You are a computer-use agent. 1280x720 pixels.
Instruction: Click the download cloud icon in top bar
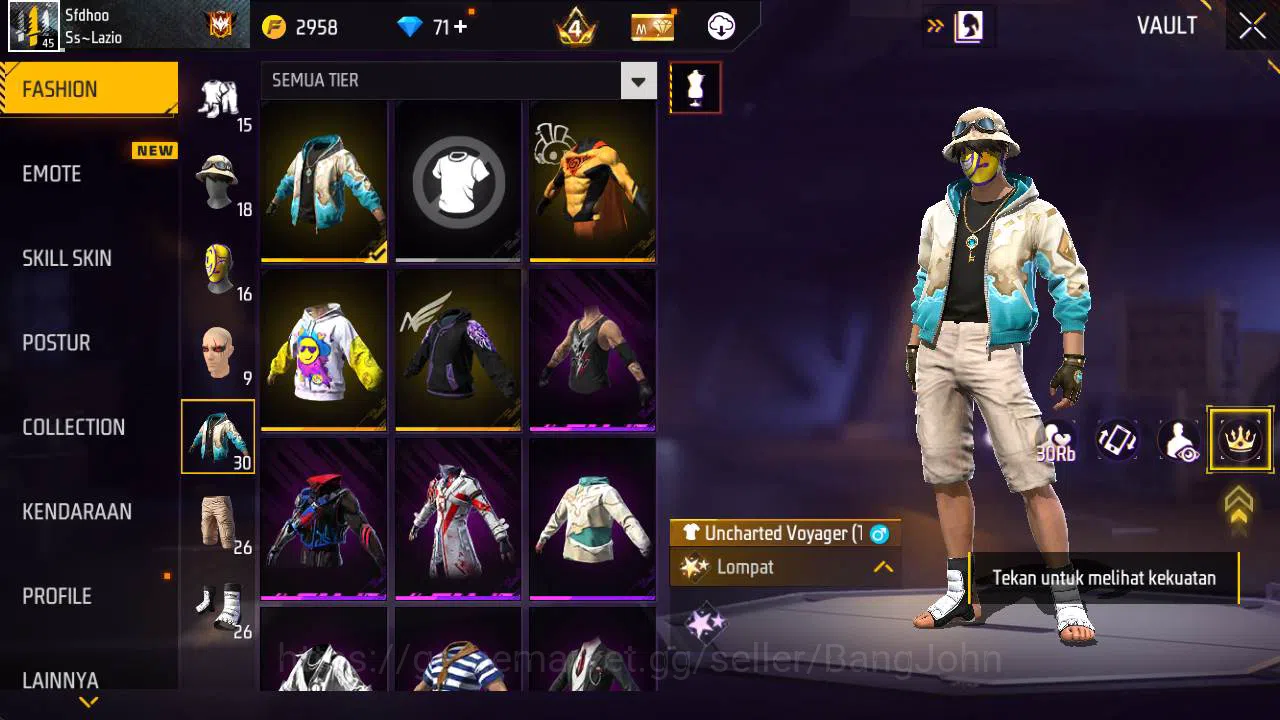pyautogui.click(x=719, y=27)
